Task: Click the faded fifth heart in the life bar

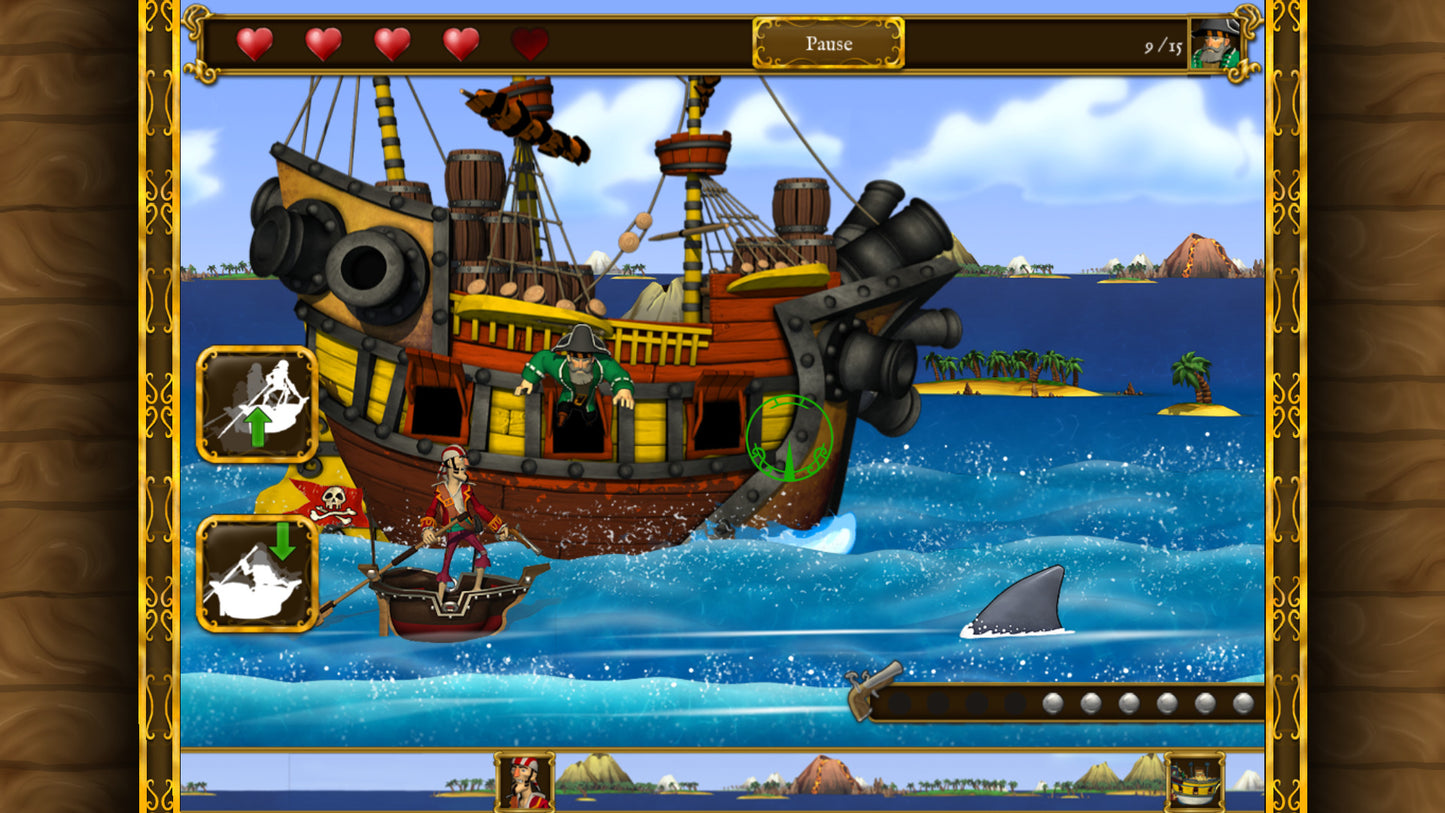Action: coord(530,42)
